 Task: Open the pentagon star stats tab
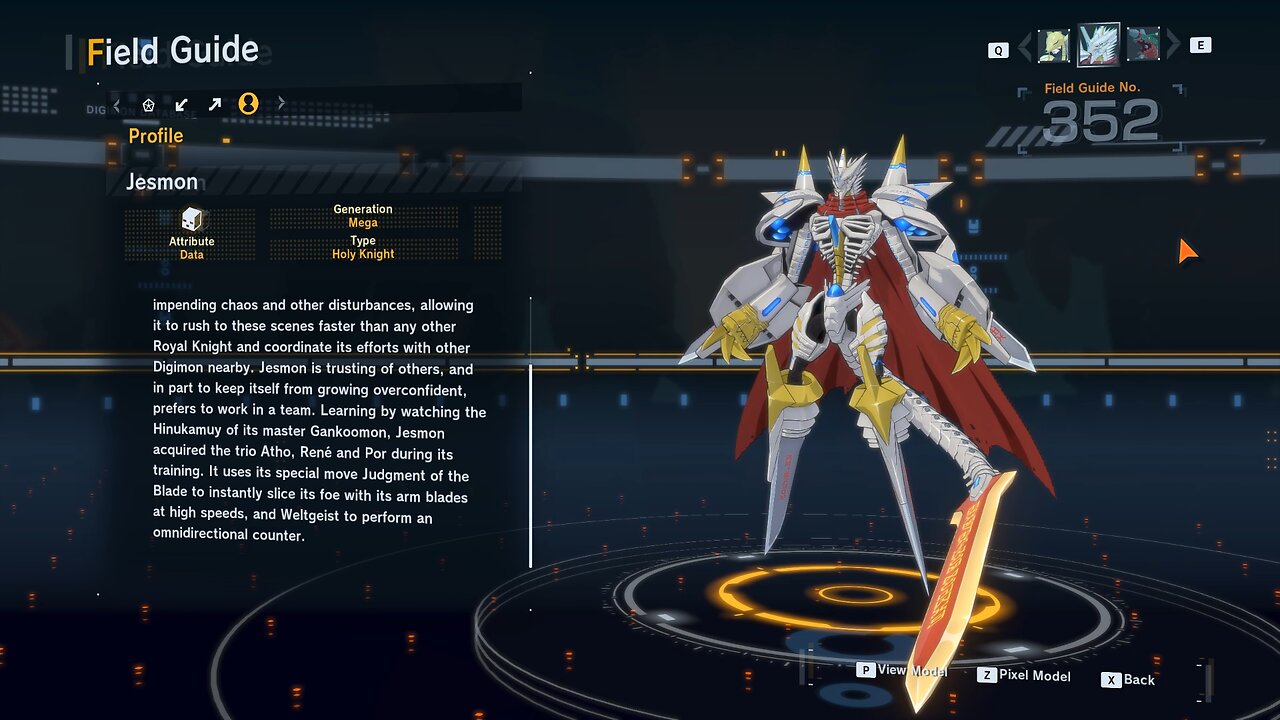click(x=149, y=104)
